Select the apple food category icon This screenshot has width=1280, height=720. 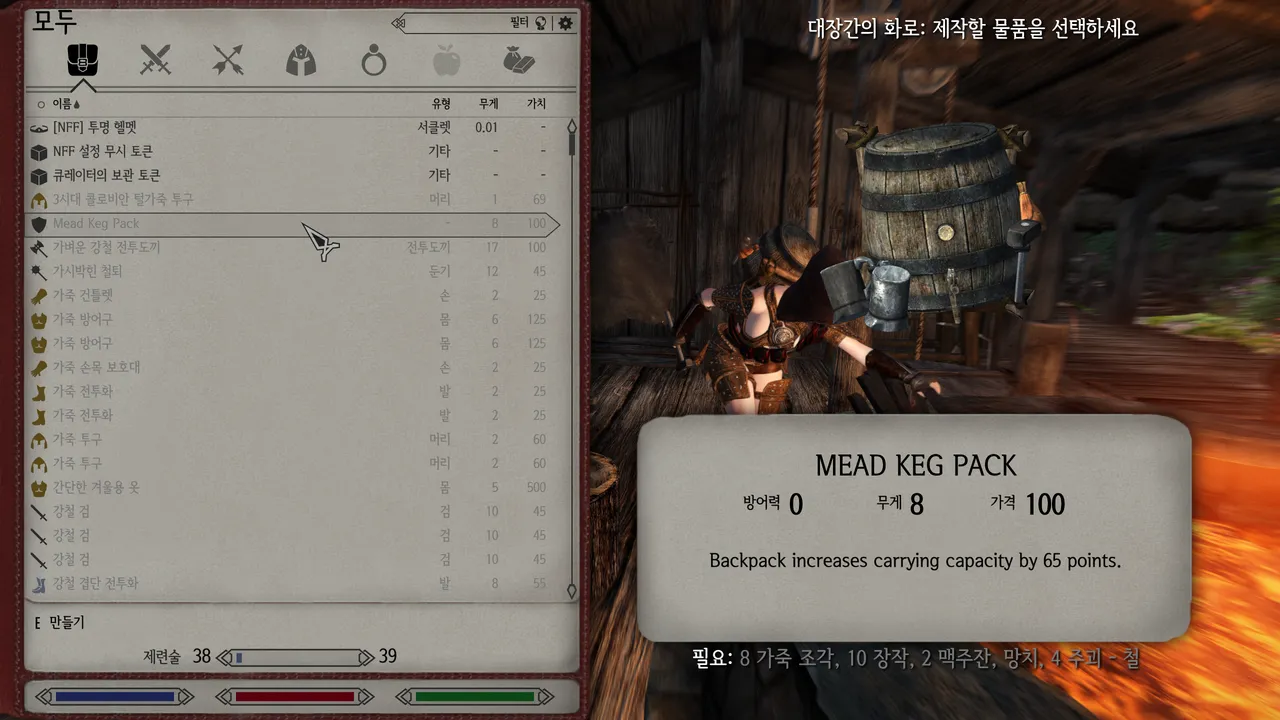[446, 61]
